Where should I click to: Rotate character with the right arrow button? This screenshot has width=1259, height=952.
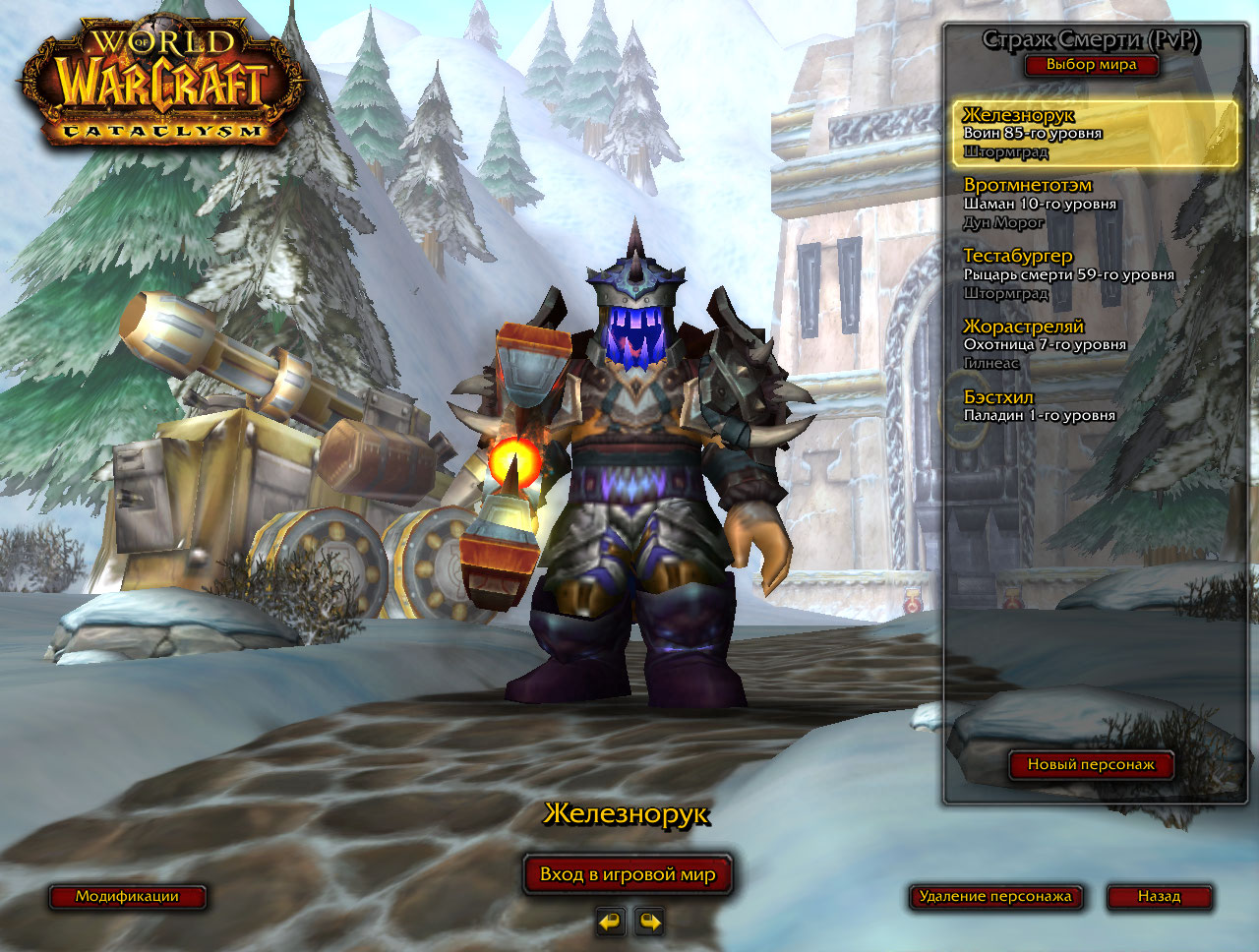click(650, 922)
